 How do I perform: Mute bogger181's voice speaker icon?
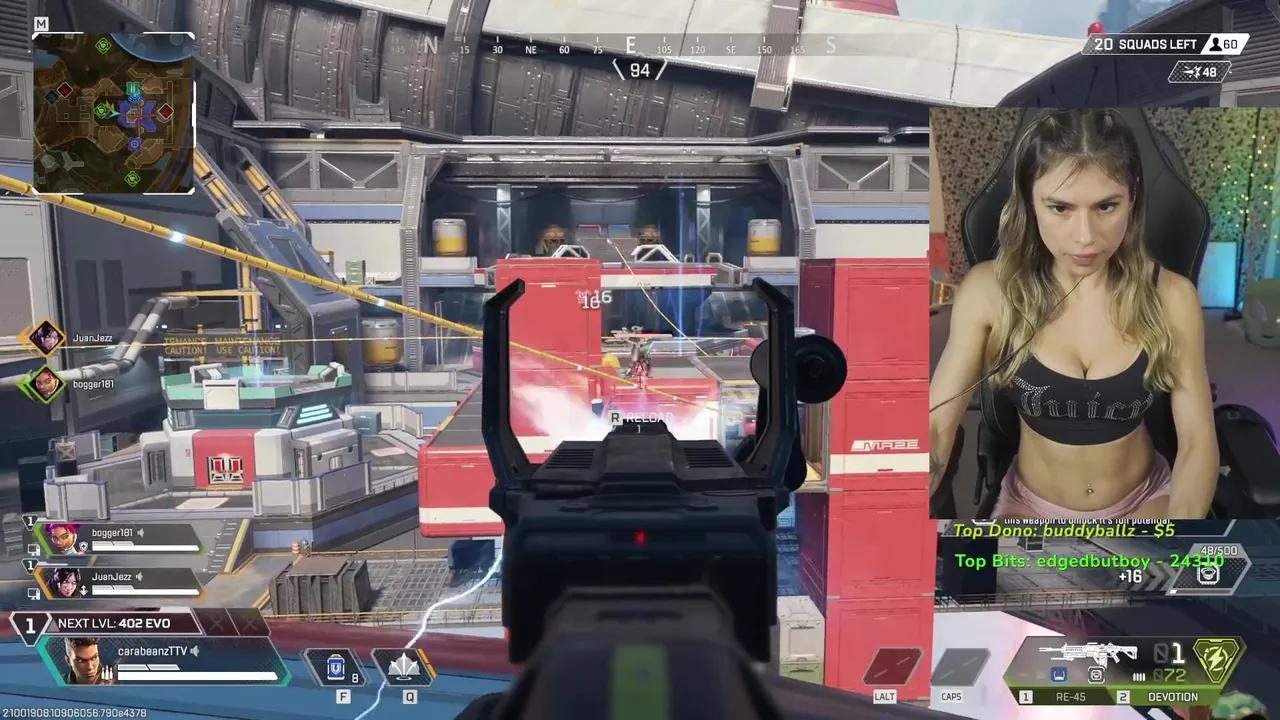click(140, 531)
